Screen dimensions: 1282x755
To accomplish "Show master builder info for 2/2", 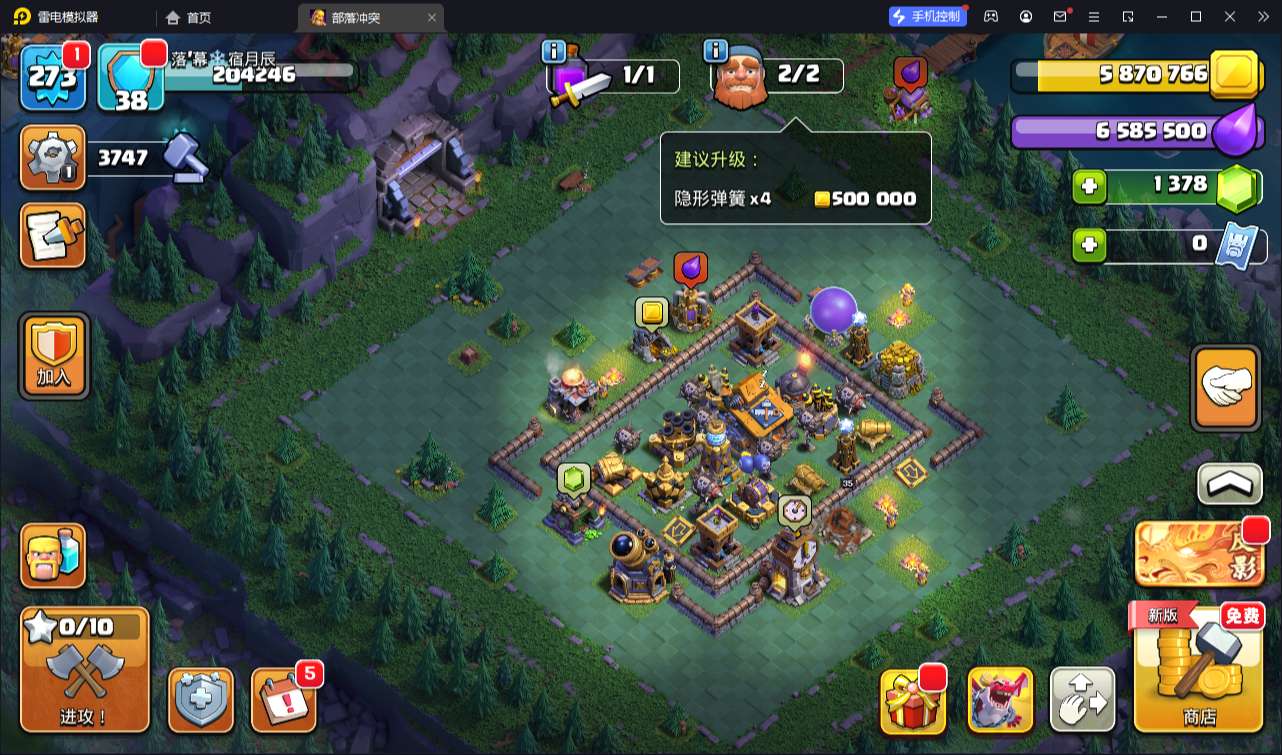I will click(715, 51).
